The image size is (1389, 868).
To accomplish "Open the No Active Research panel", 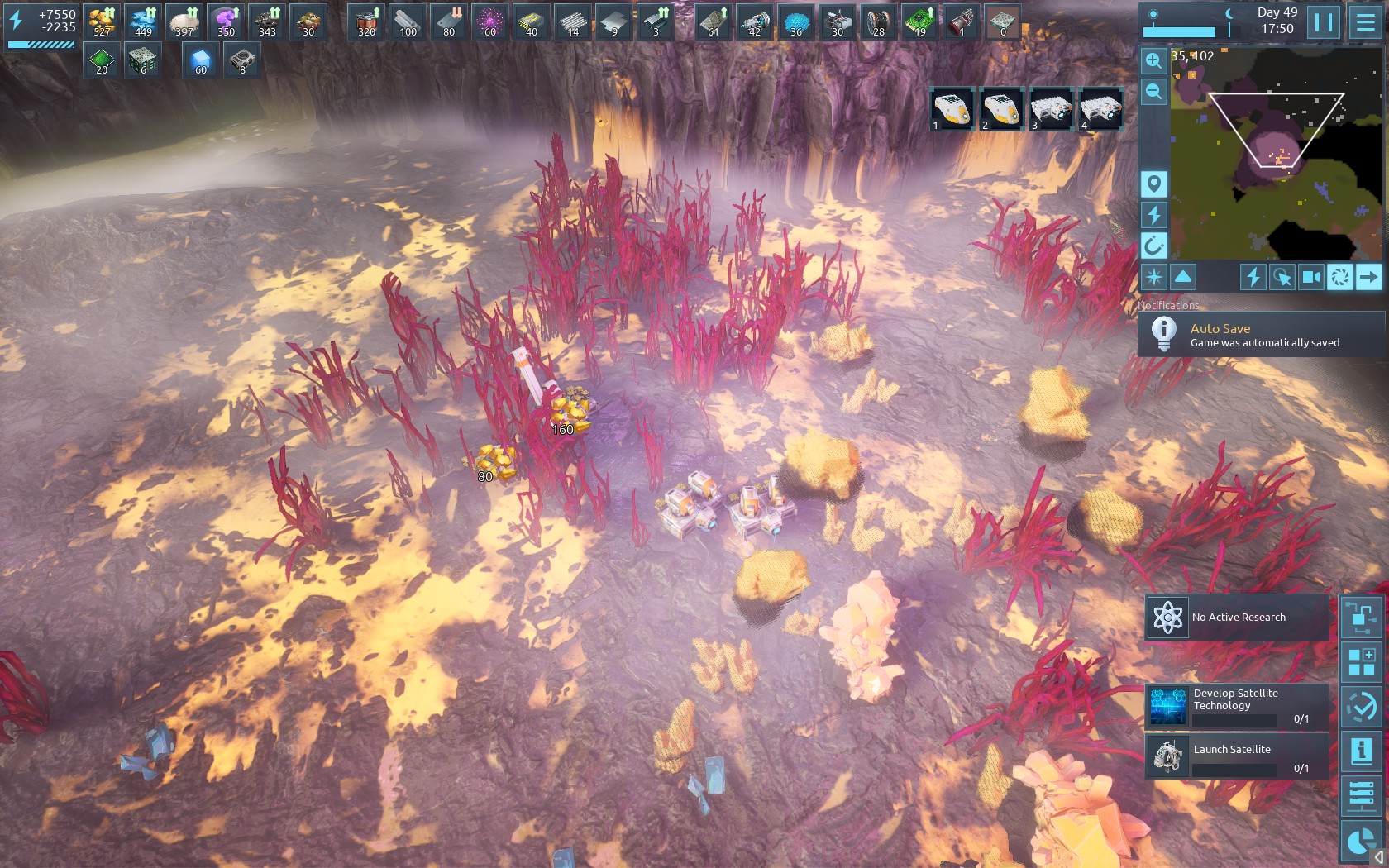I will (x=1237, y=618).
